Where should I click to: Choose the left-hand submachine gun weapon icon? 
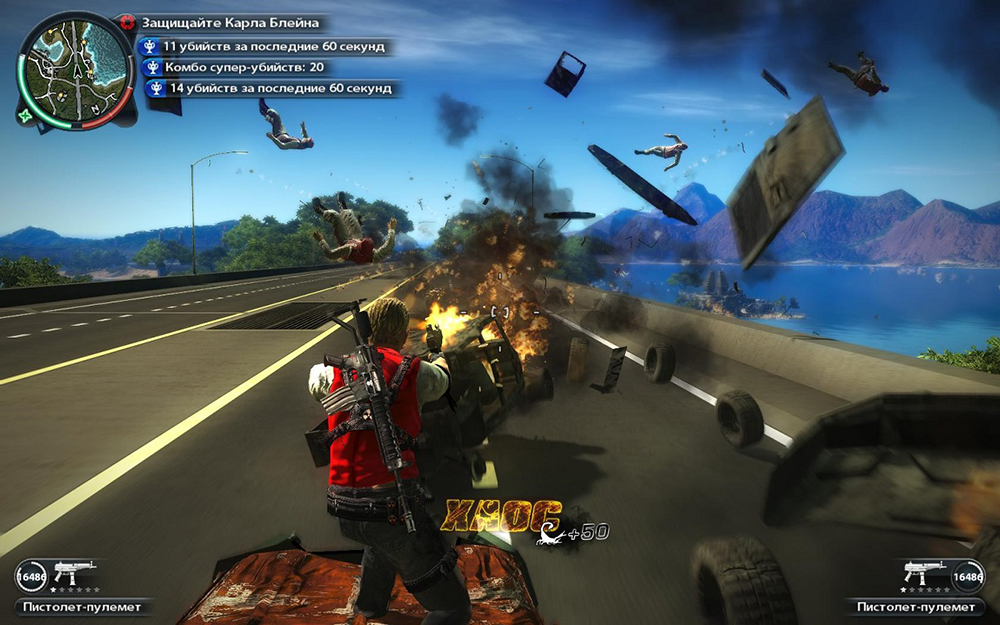[x=74, y=573]
